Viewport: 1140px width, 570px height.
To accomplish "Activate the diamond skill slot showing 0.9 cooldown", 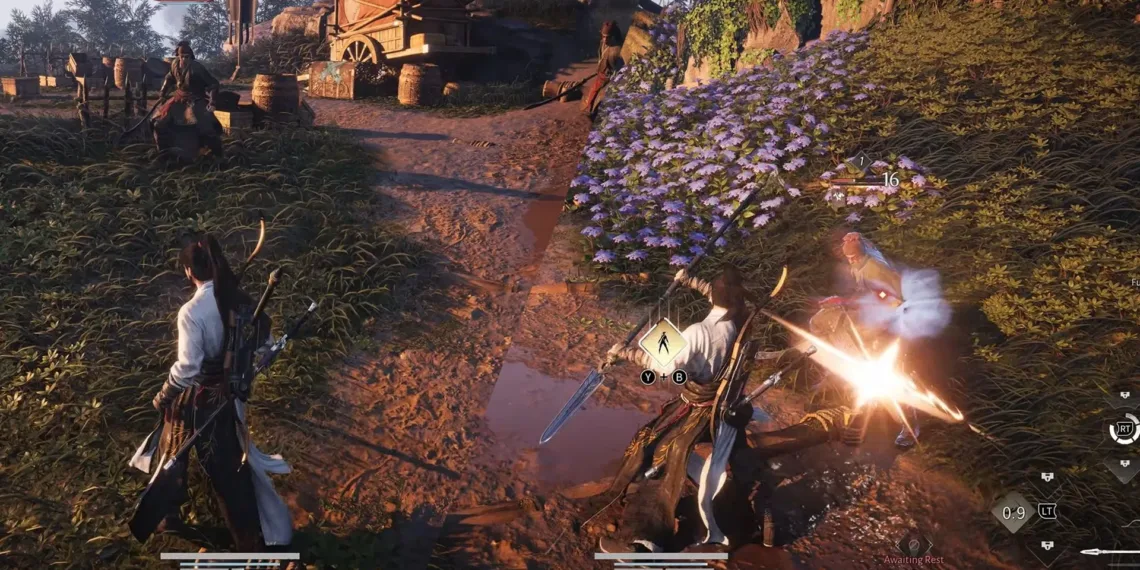I will [1013, 512].
